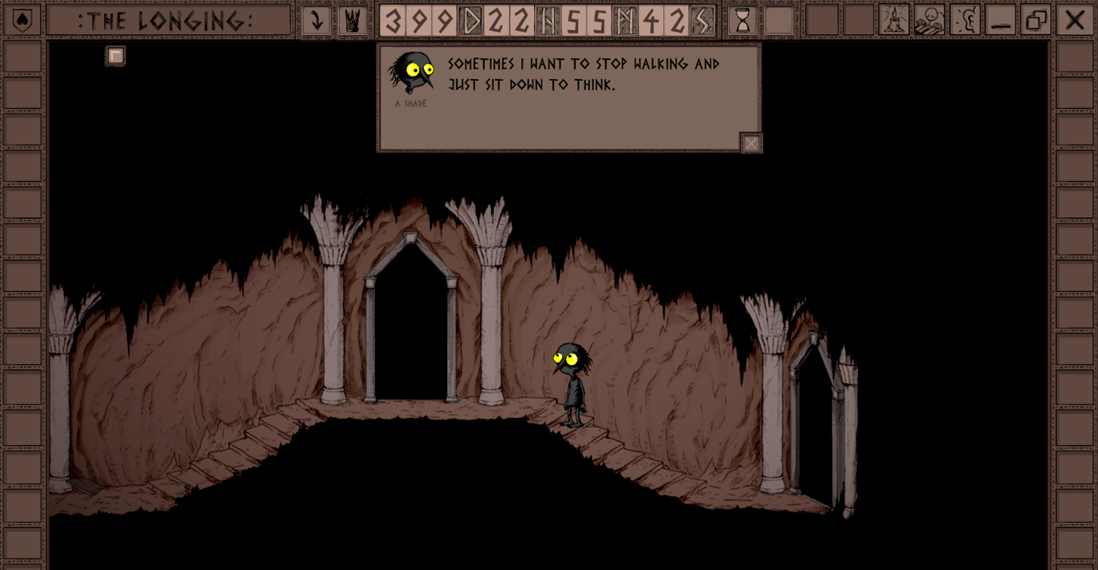Click the ear sound icon
The width and height of the screenshot is (1098, 570).
pos(965,20)
